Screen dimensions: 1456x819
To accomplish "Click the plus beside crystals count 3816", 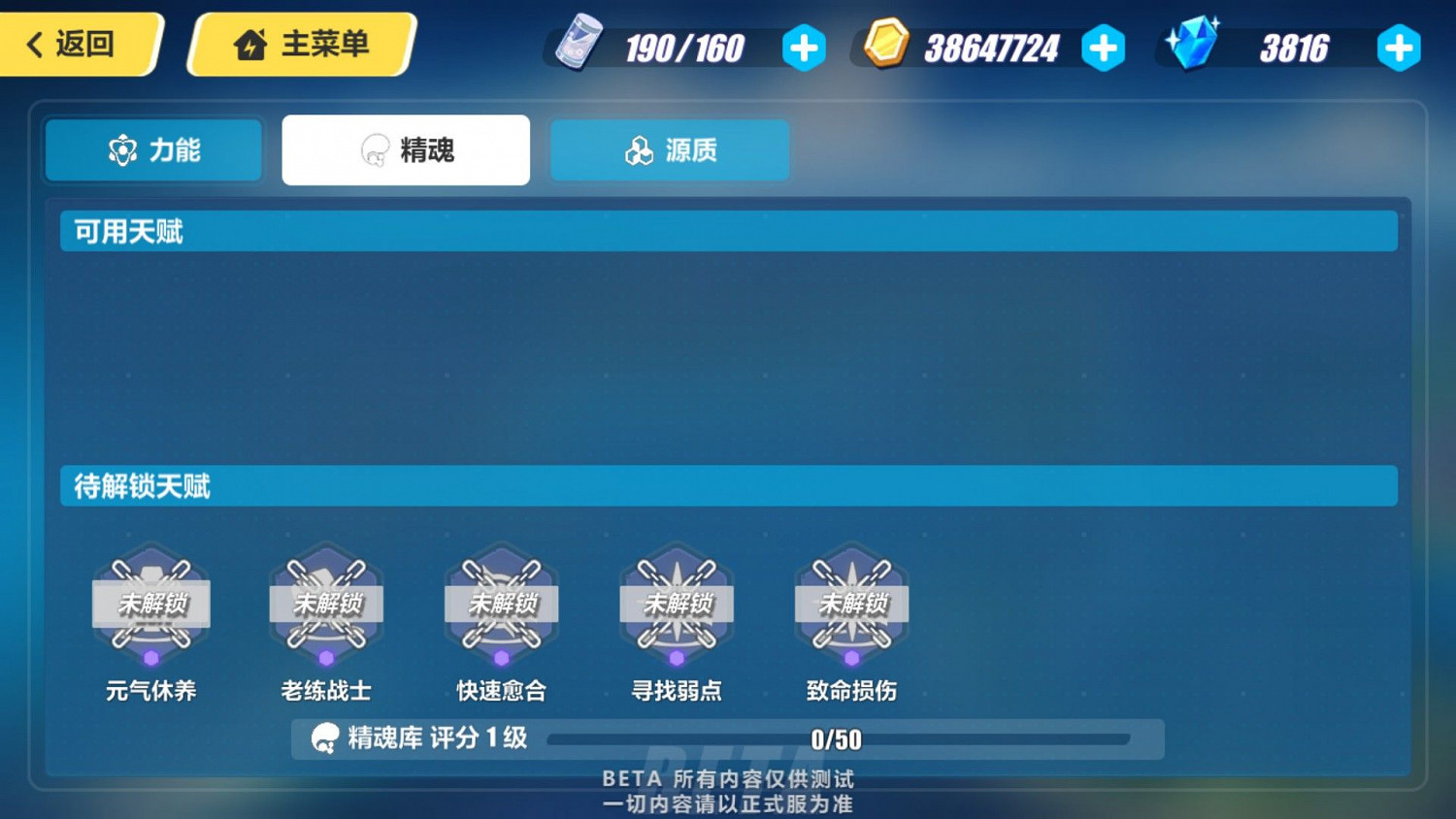I will pos(1399,46).
